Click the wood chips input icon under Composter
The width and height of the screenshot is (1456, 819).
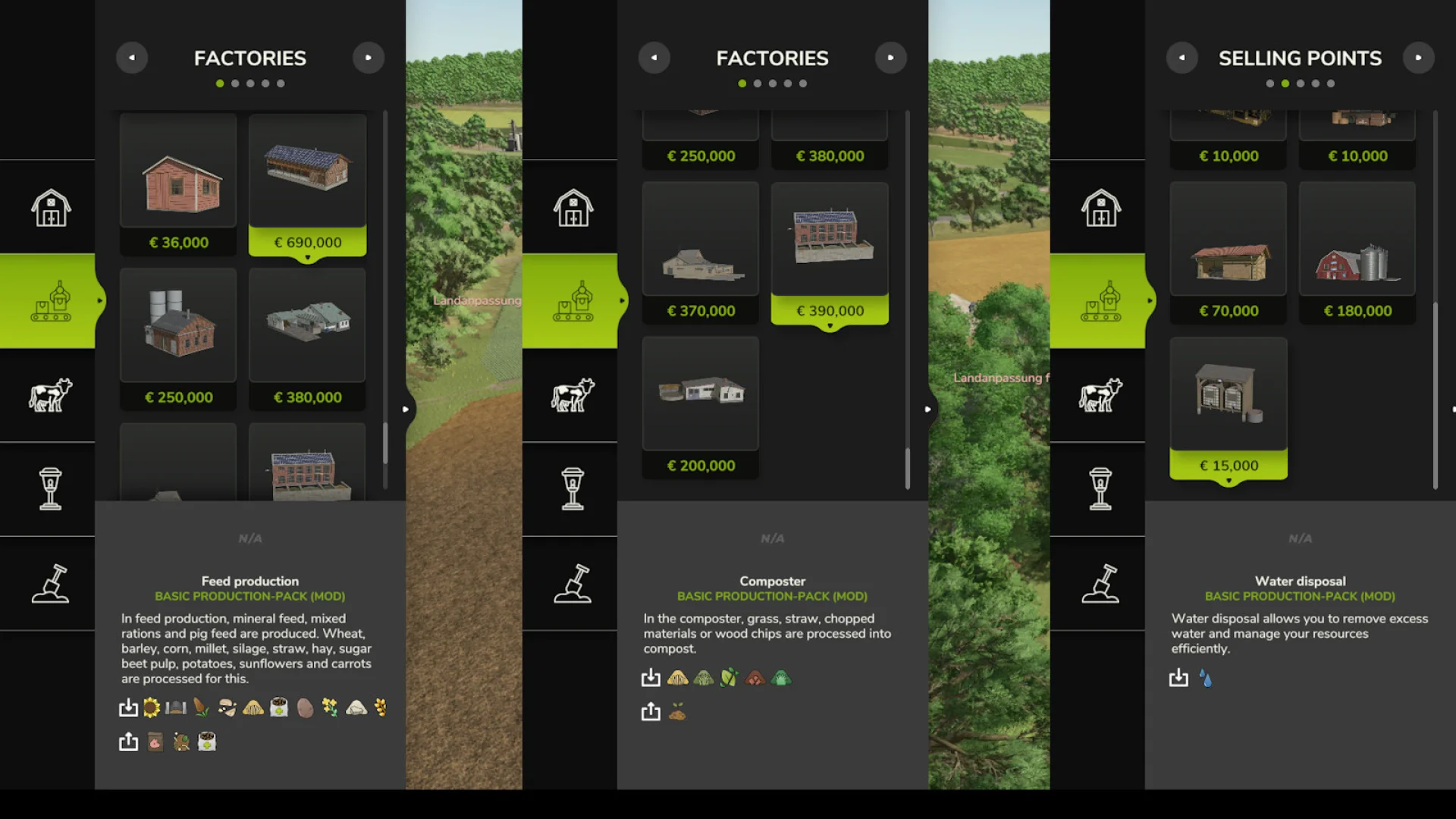(x=755, y=679)
